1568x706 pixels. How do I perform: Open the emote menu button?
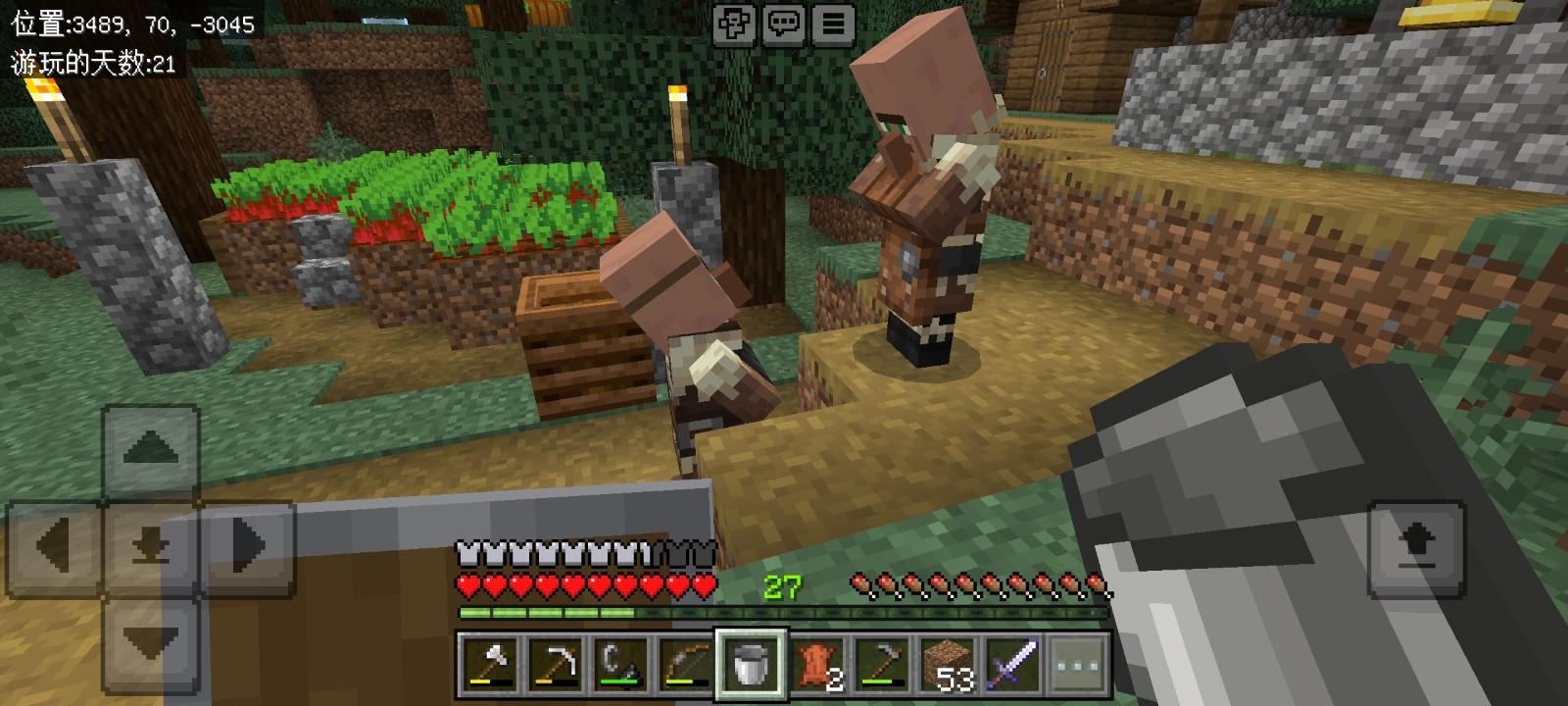[734, 24]
